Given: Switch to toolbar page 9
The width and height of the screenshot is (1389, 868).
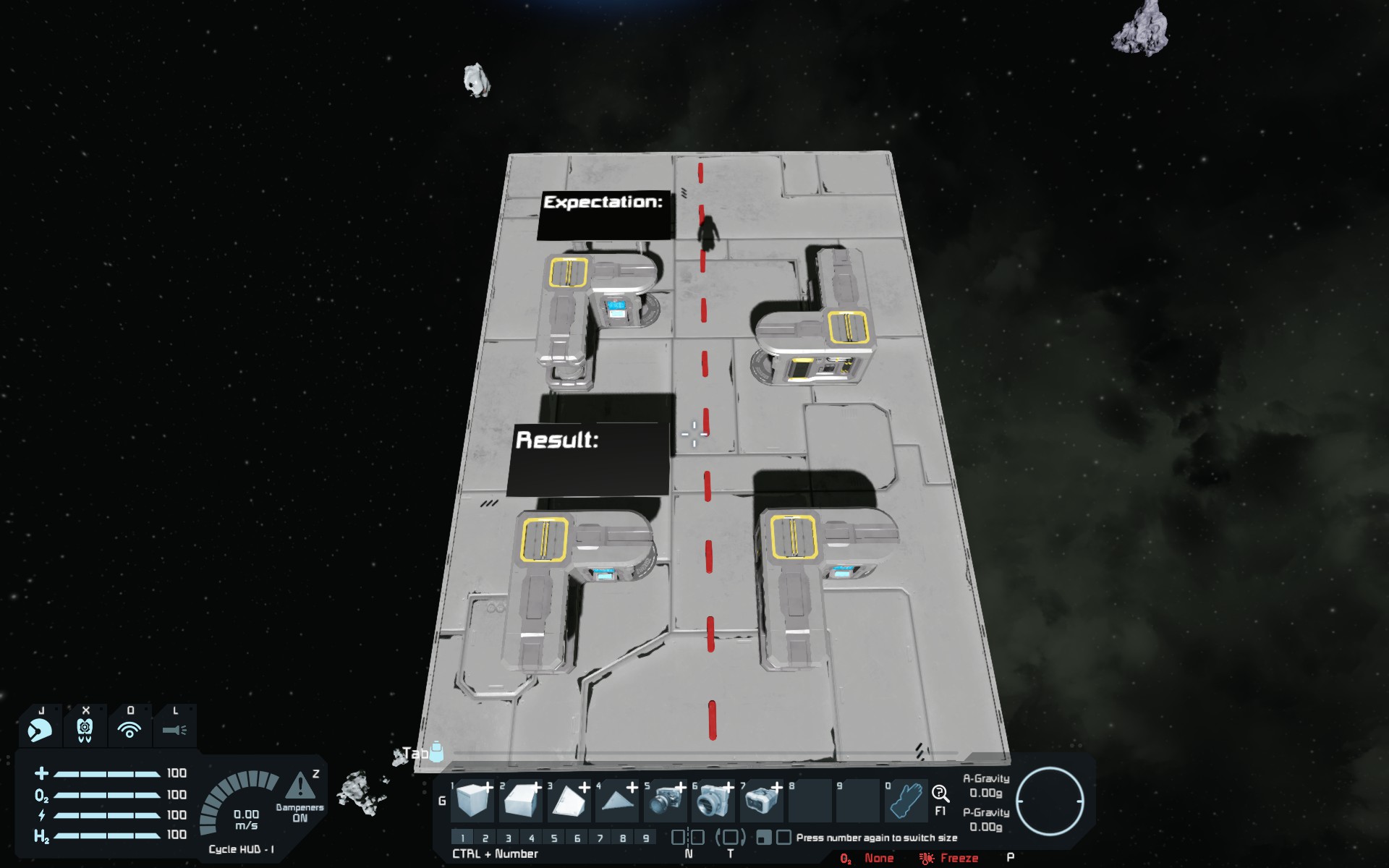Looking at the screenshot, I should (646, 838).
